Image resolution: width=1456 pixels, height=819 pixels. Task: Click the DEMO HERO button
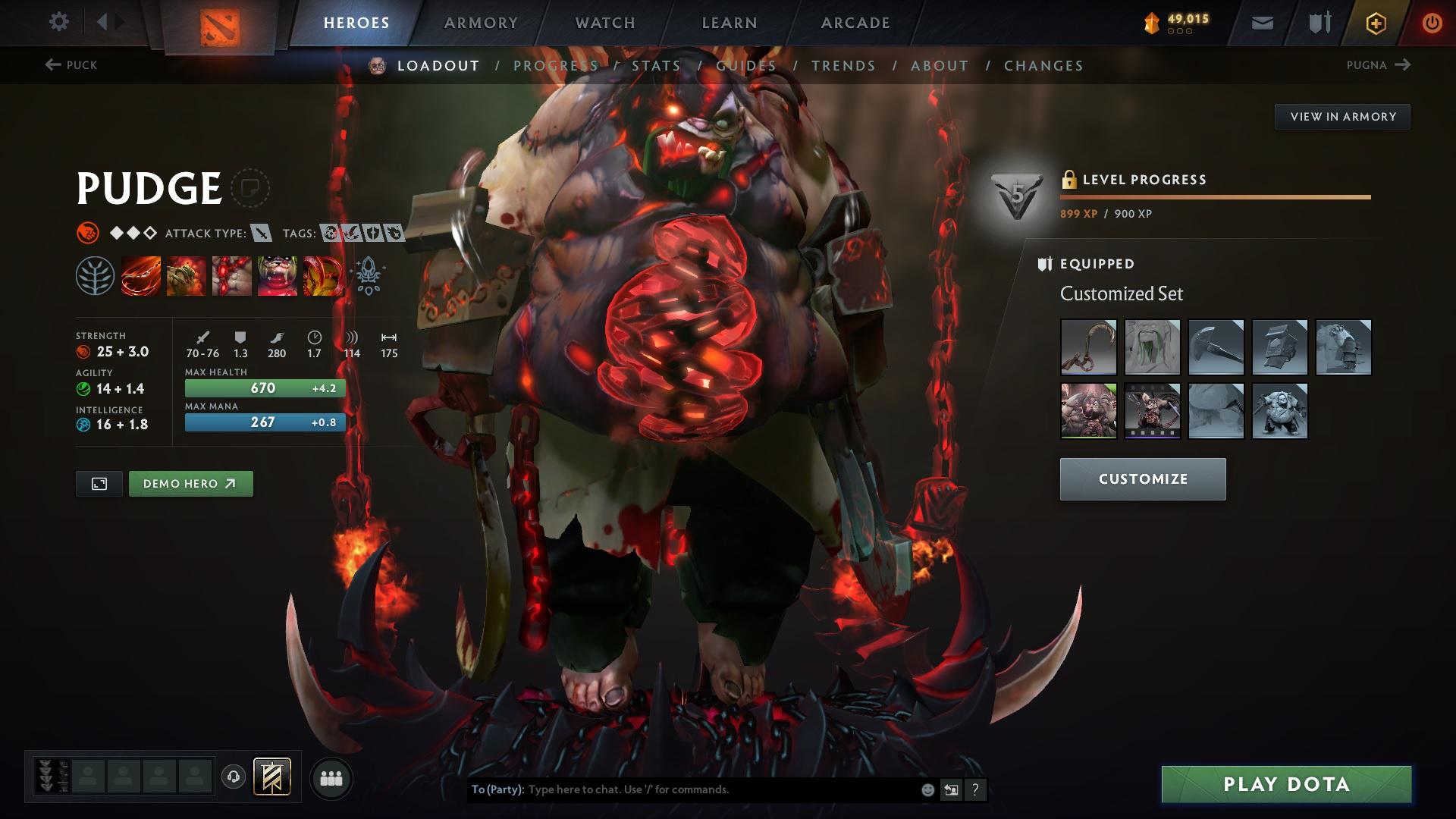pos(190,483)
